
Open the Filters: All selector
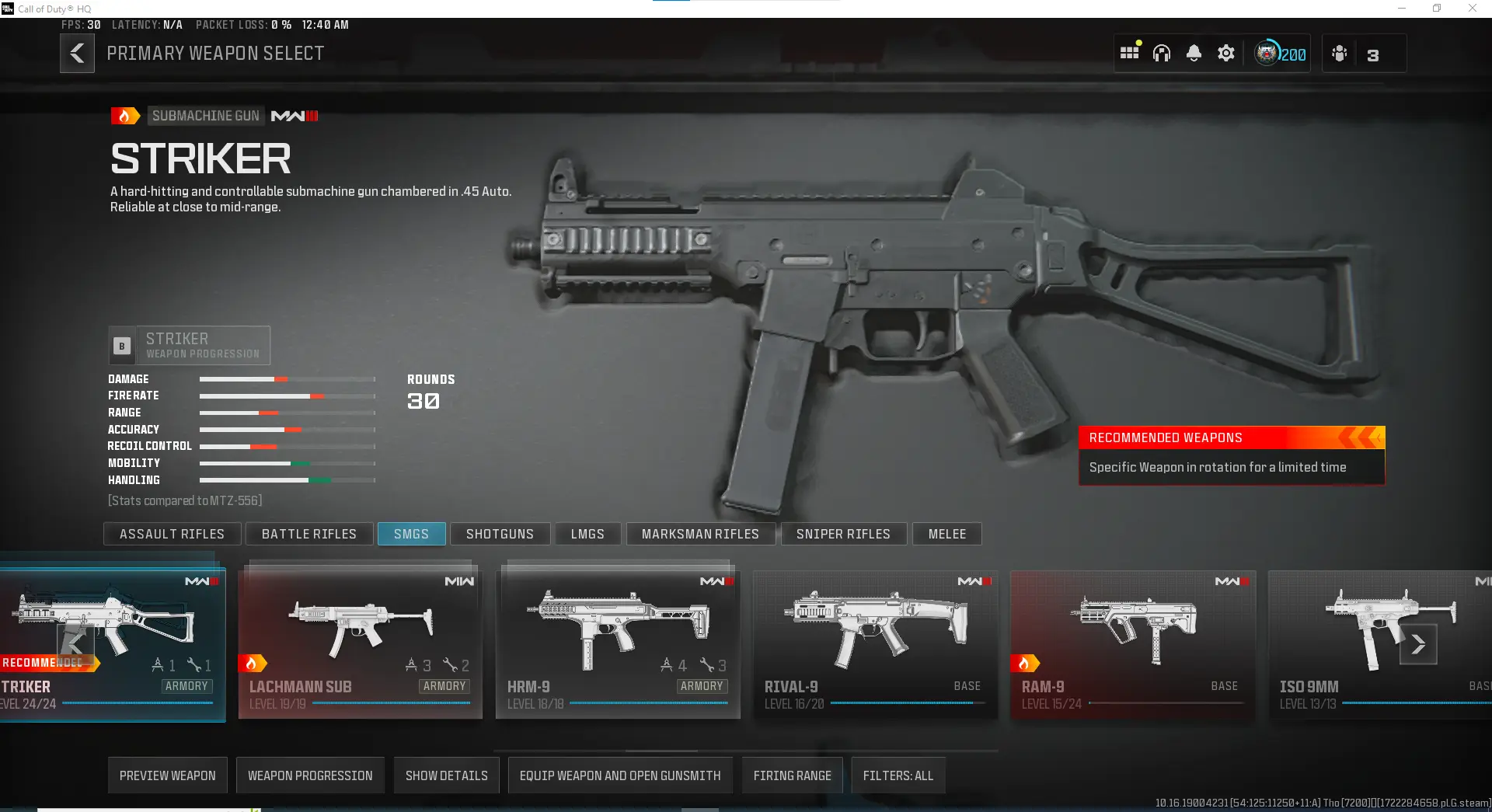898,775
